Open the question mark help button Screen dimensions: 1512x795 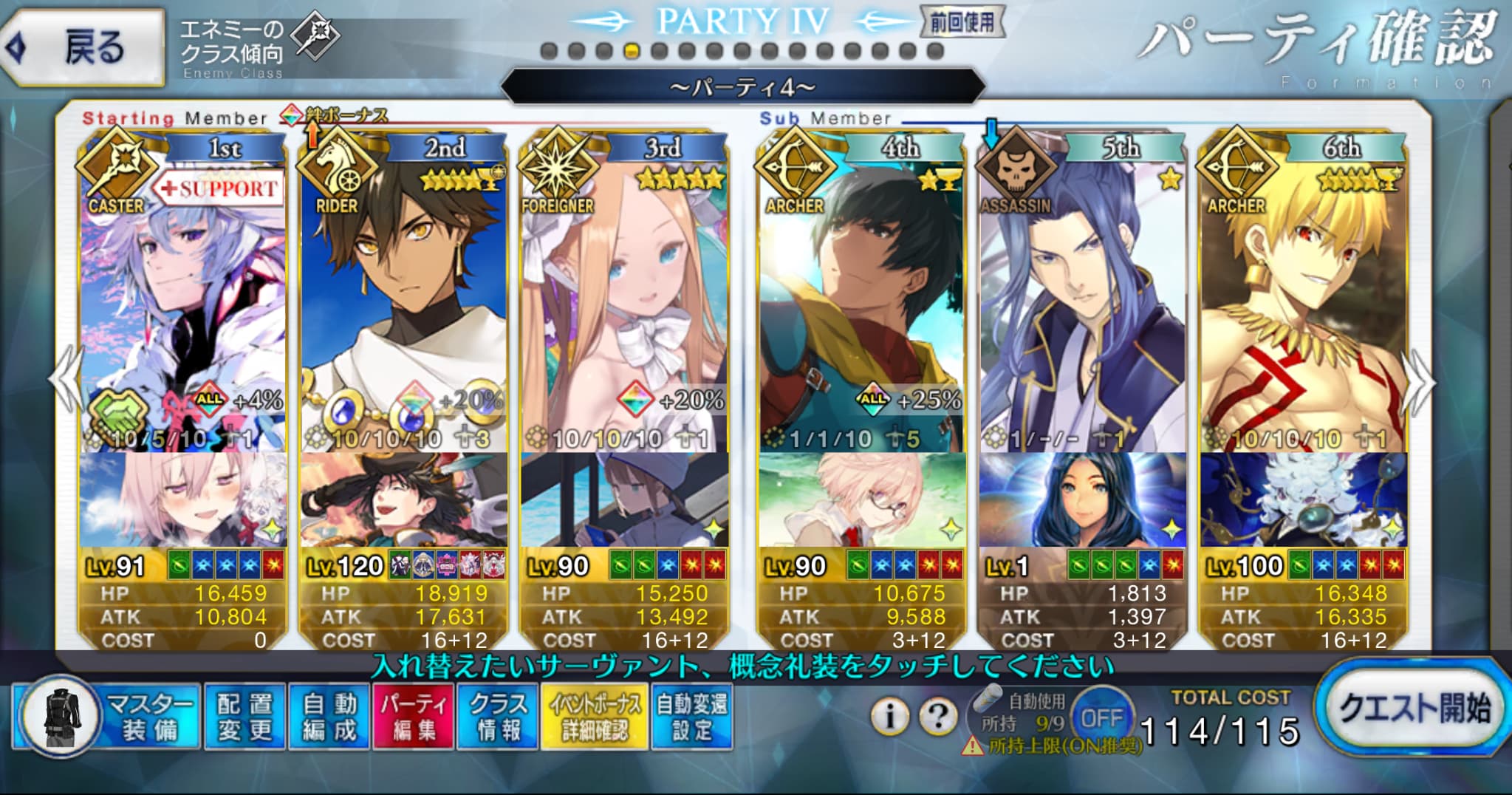938,716
